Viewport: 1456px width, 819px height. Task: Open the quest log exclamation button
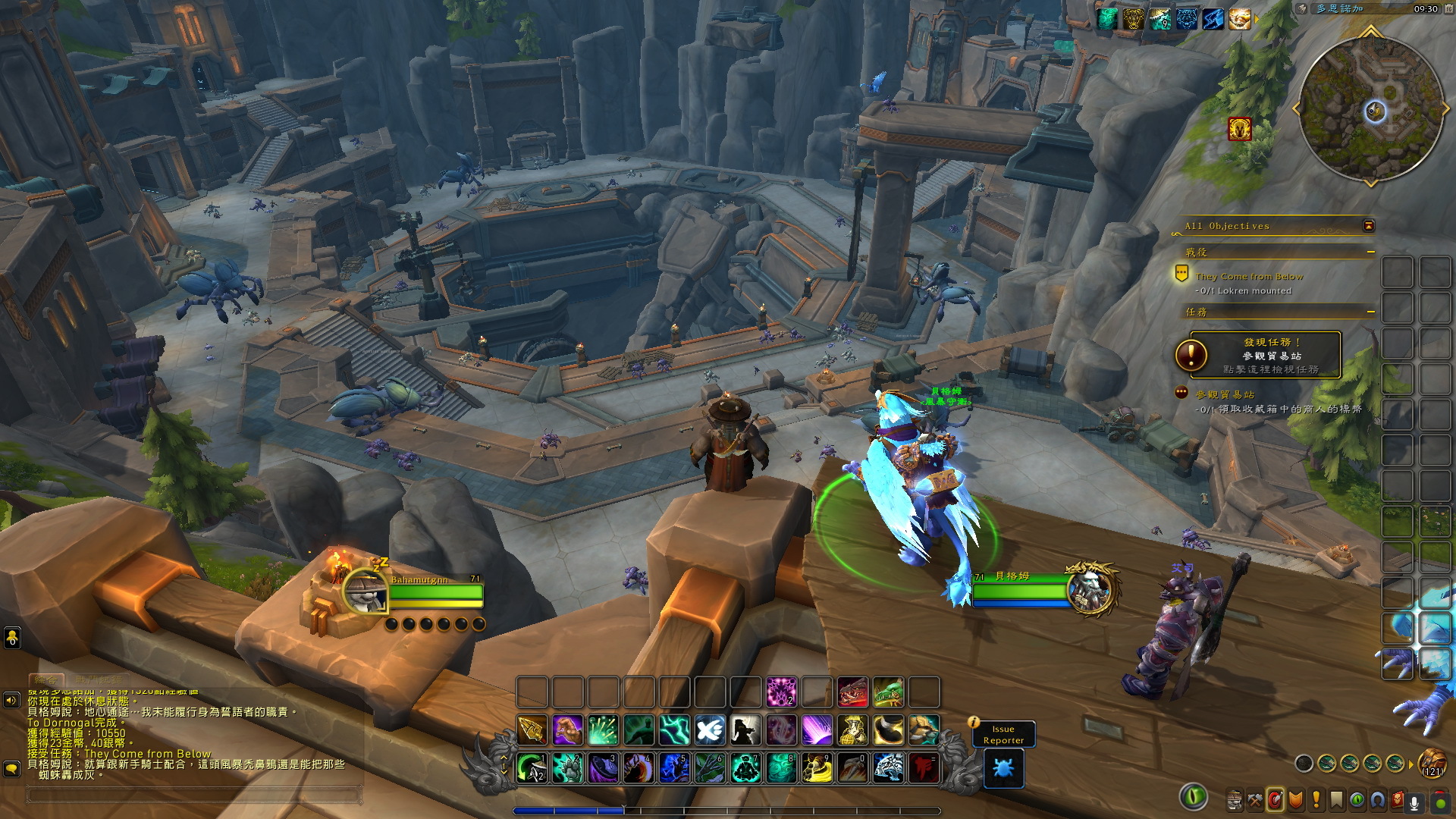click(1316, 800)
